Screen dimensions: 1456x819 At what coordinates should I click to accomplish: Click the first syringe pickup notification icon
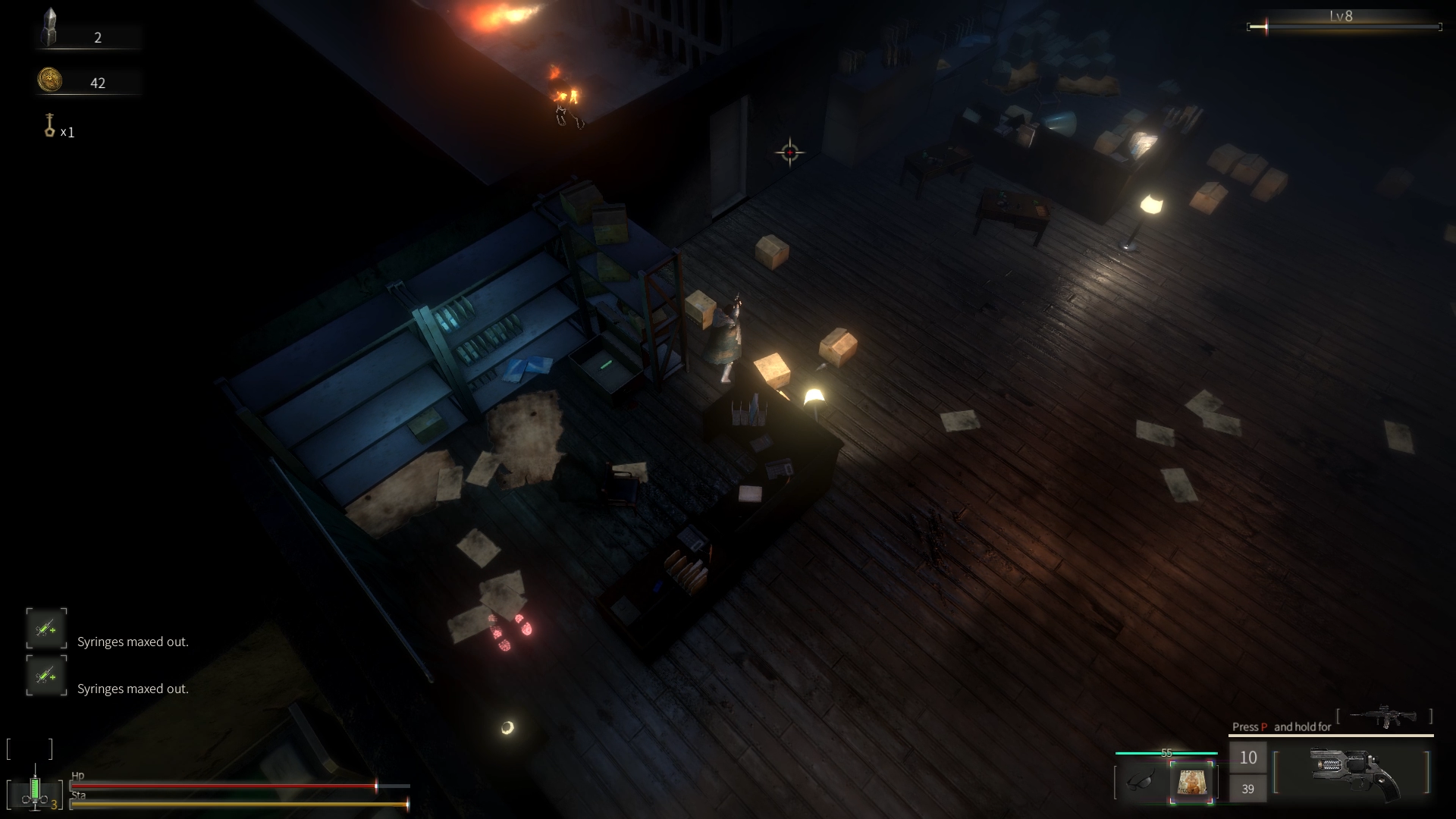46,629
